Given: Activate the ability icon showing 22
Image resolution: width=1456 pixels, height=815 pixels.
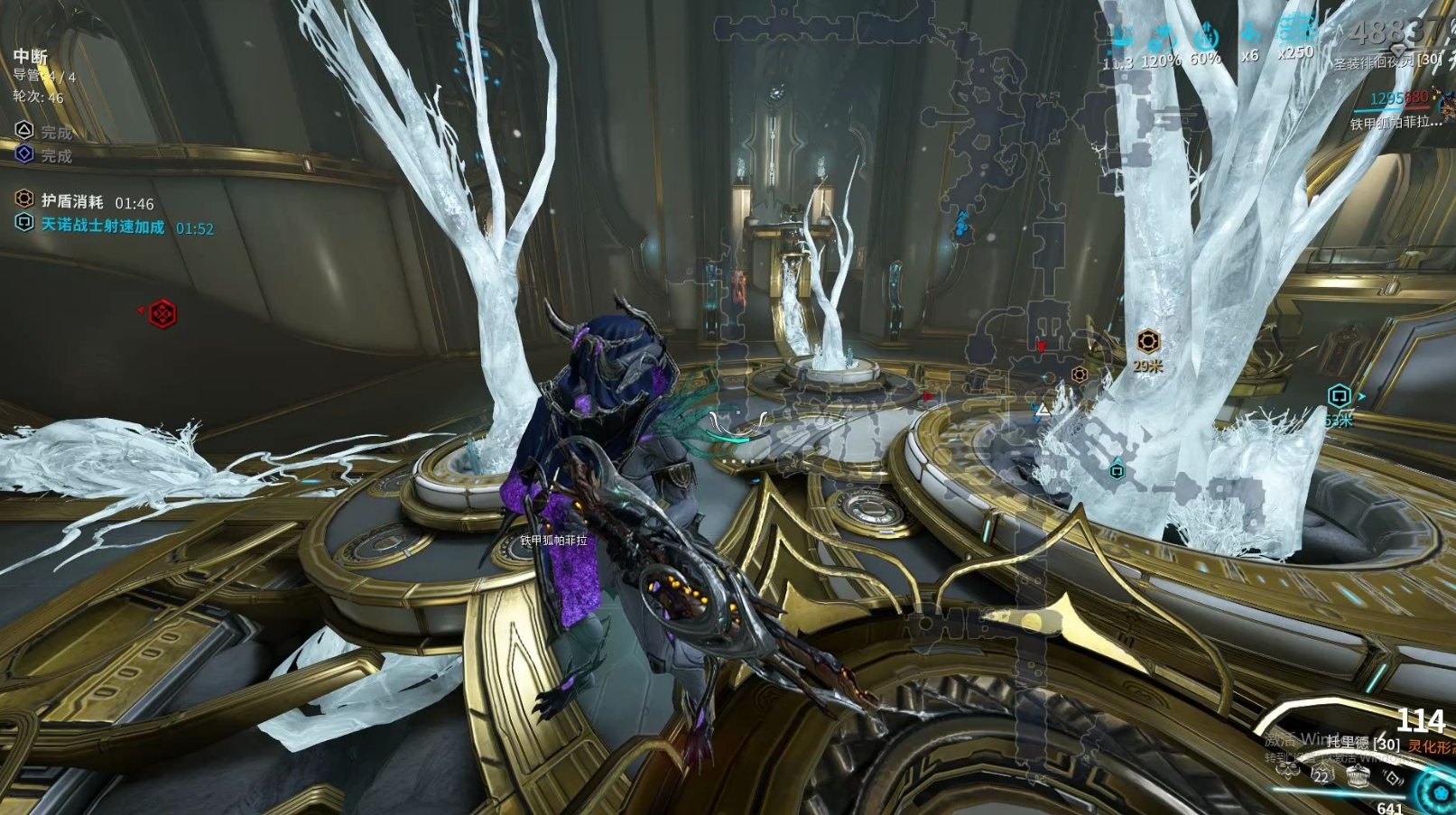Looking at the screenshot, I should [x=1322, y=773].
